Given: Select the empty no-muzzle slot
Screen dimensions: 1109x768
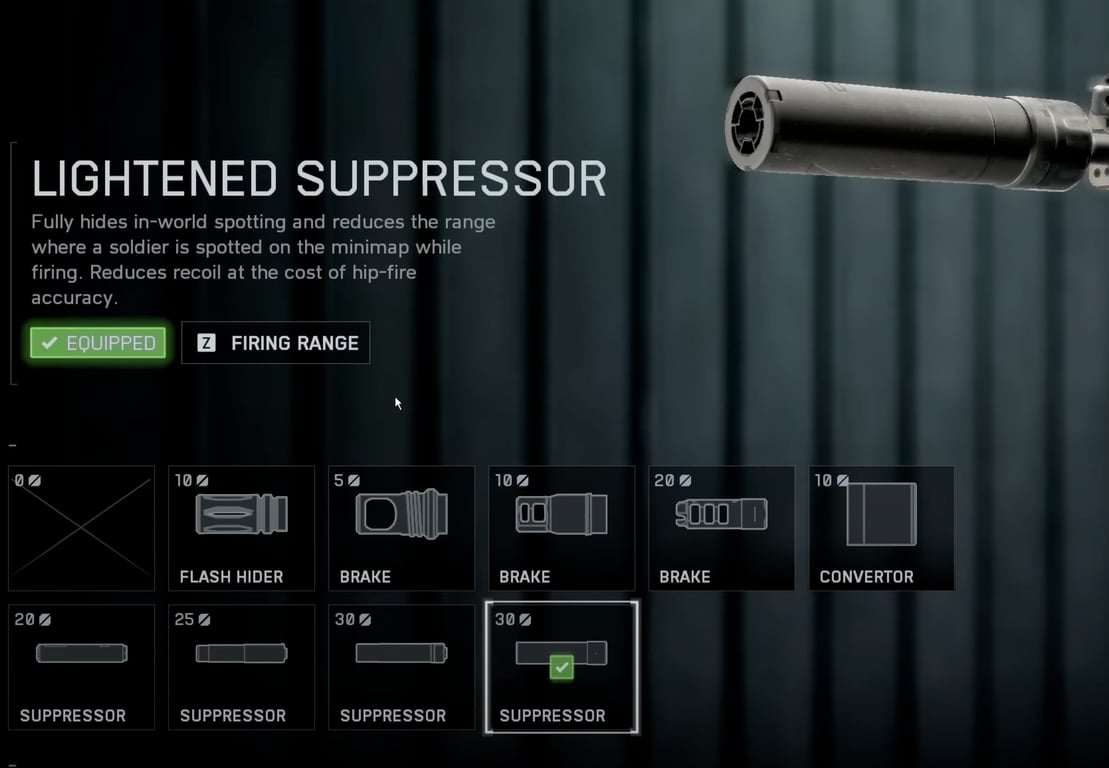Looking at the screenshot, I should pyautogui.click(x=82, y=528).
